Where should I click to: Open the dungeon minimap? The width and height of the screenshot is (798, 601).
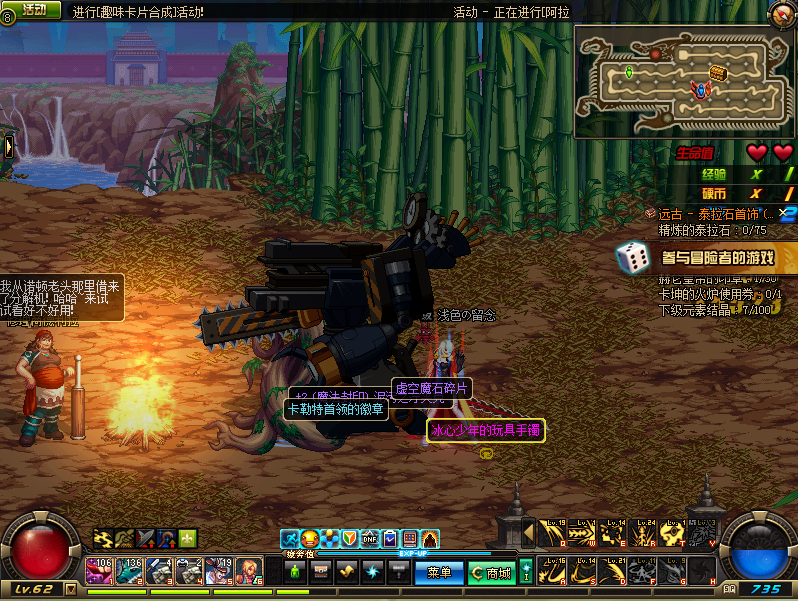[x=684, y=82]
